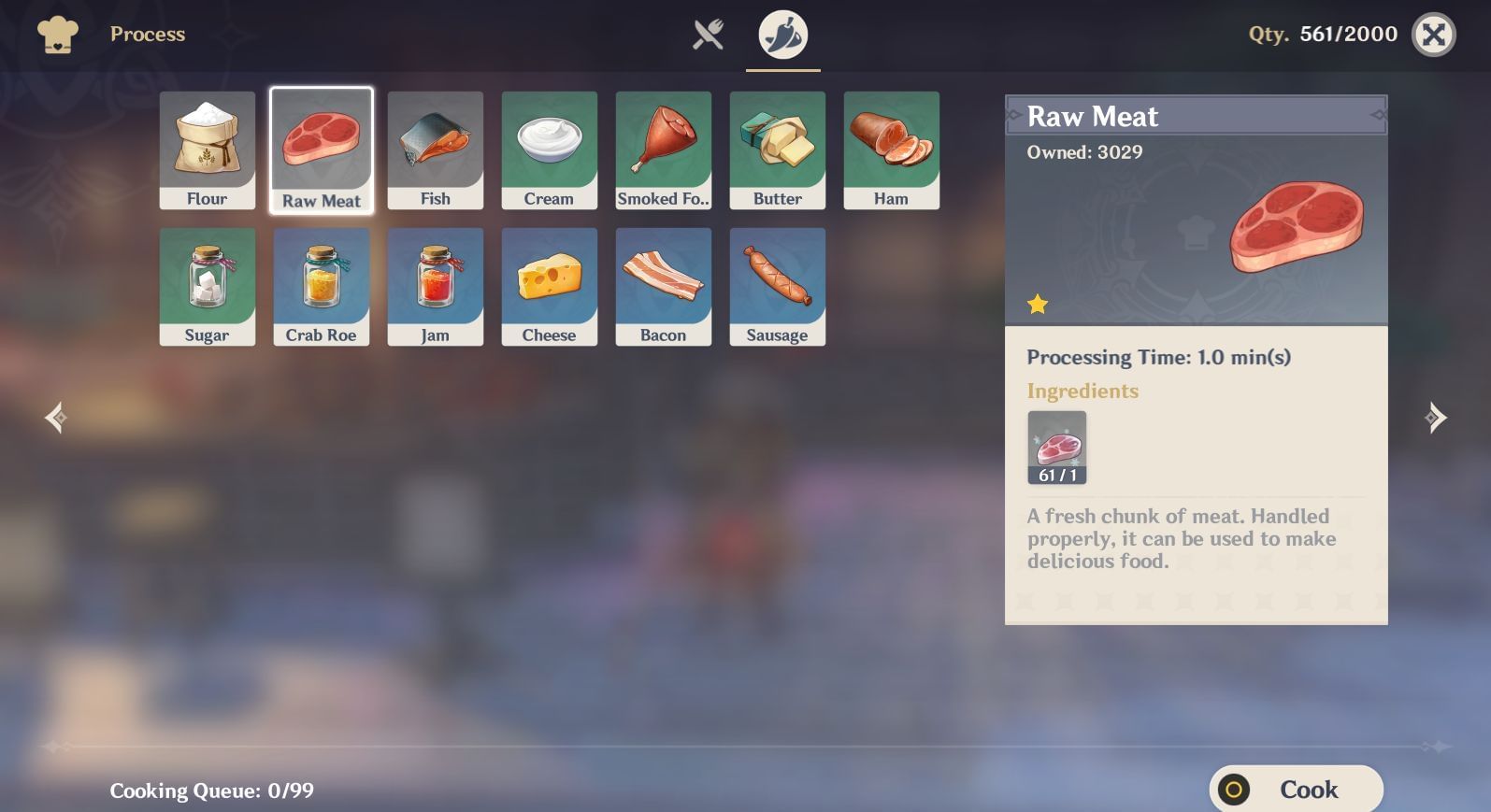Select the Raw Meat ingredient card
Image resolution: width=1491 pixels, height=812 pixels.
pyautogui.click(x=321, y=150)
